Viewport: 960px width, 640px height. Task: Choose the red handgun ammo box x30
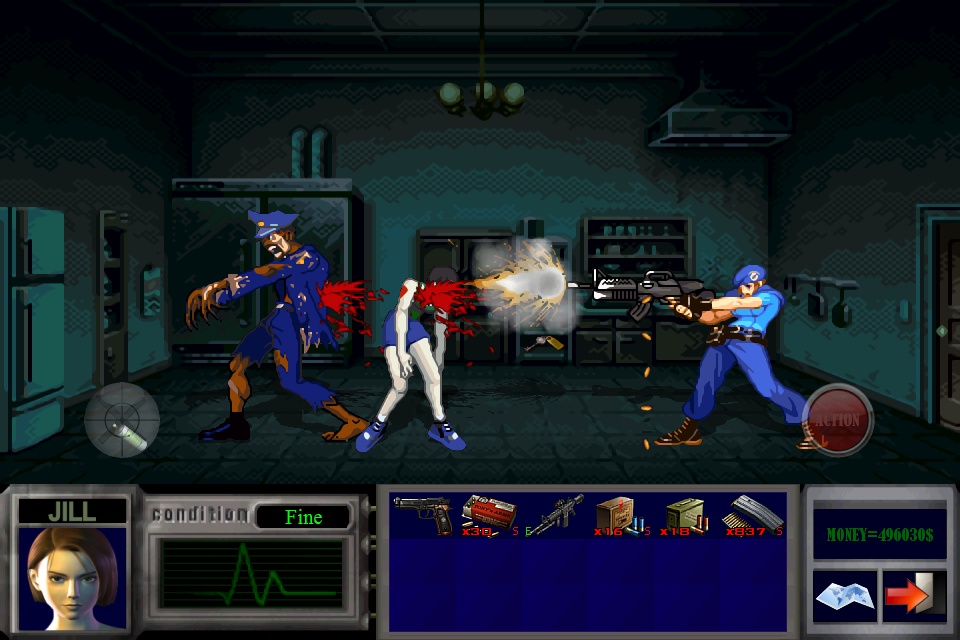(x=489, y=514)
